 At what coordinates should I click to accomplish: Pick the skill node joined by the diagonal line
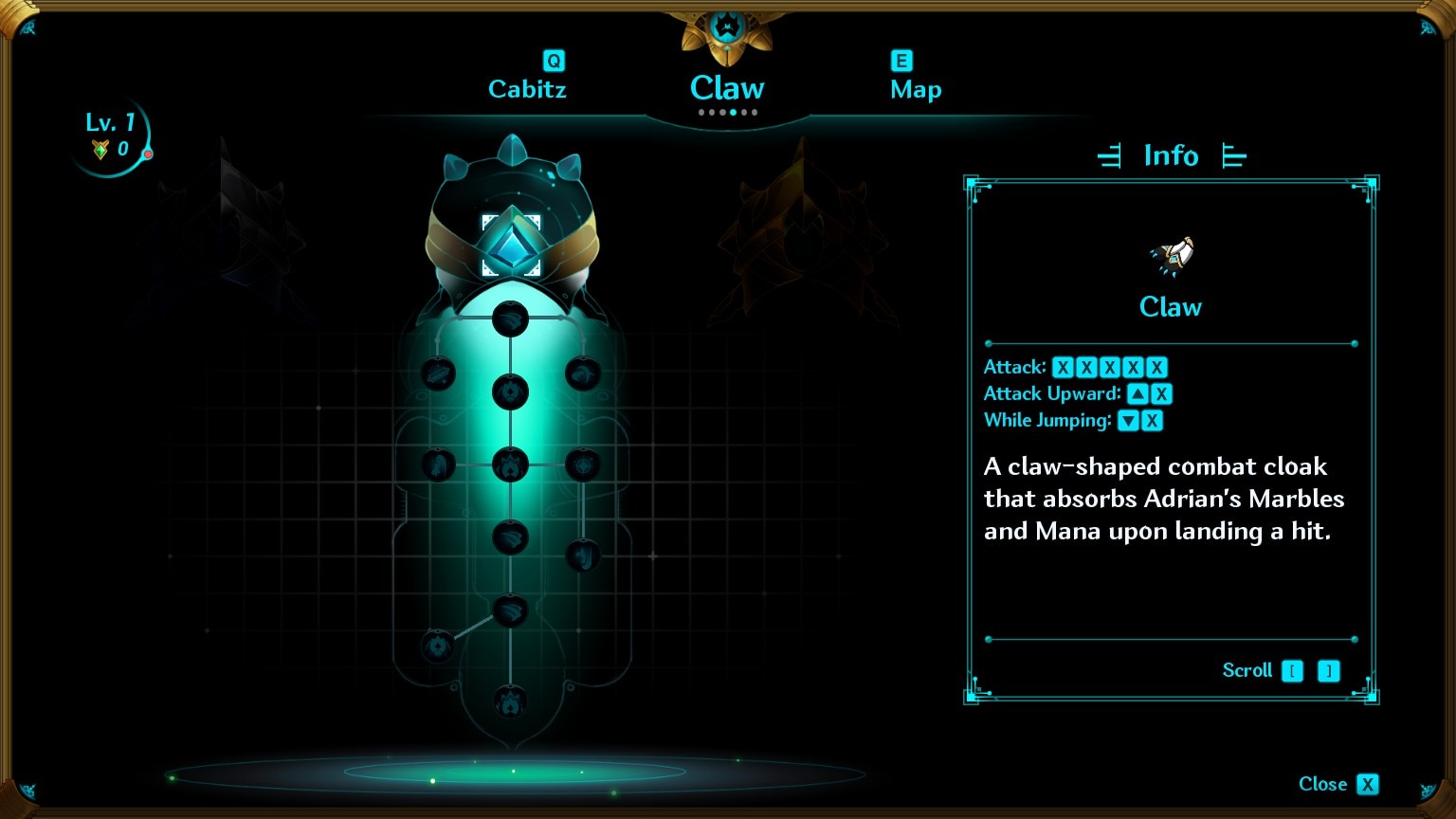[438, 646]
